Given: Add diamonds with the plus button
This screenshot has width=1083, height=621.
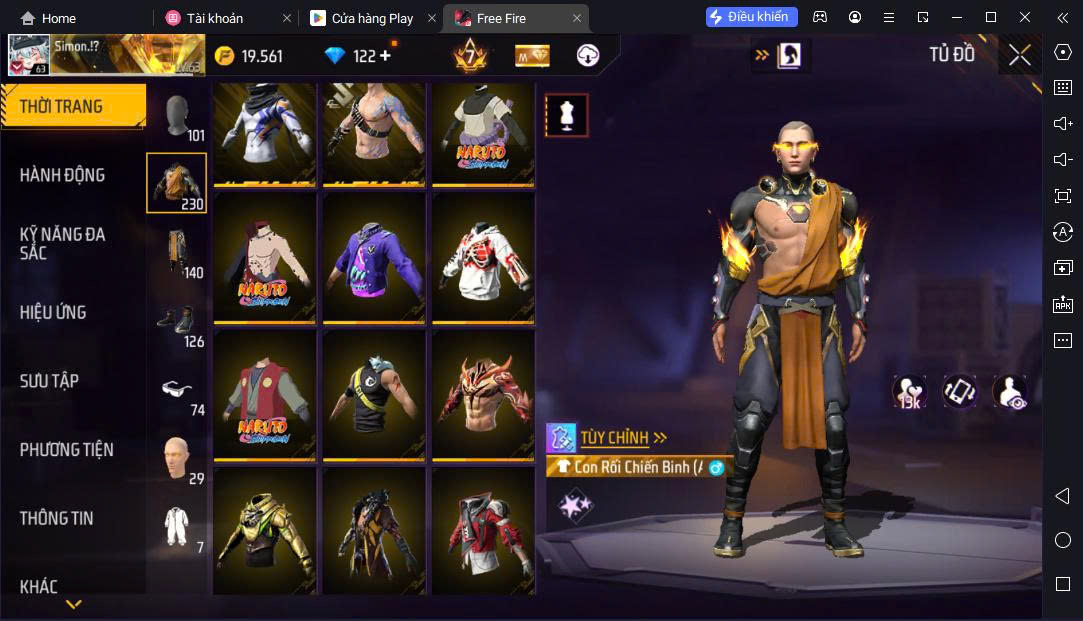Looking at the screenshot, I should [x=385, y=56].
